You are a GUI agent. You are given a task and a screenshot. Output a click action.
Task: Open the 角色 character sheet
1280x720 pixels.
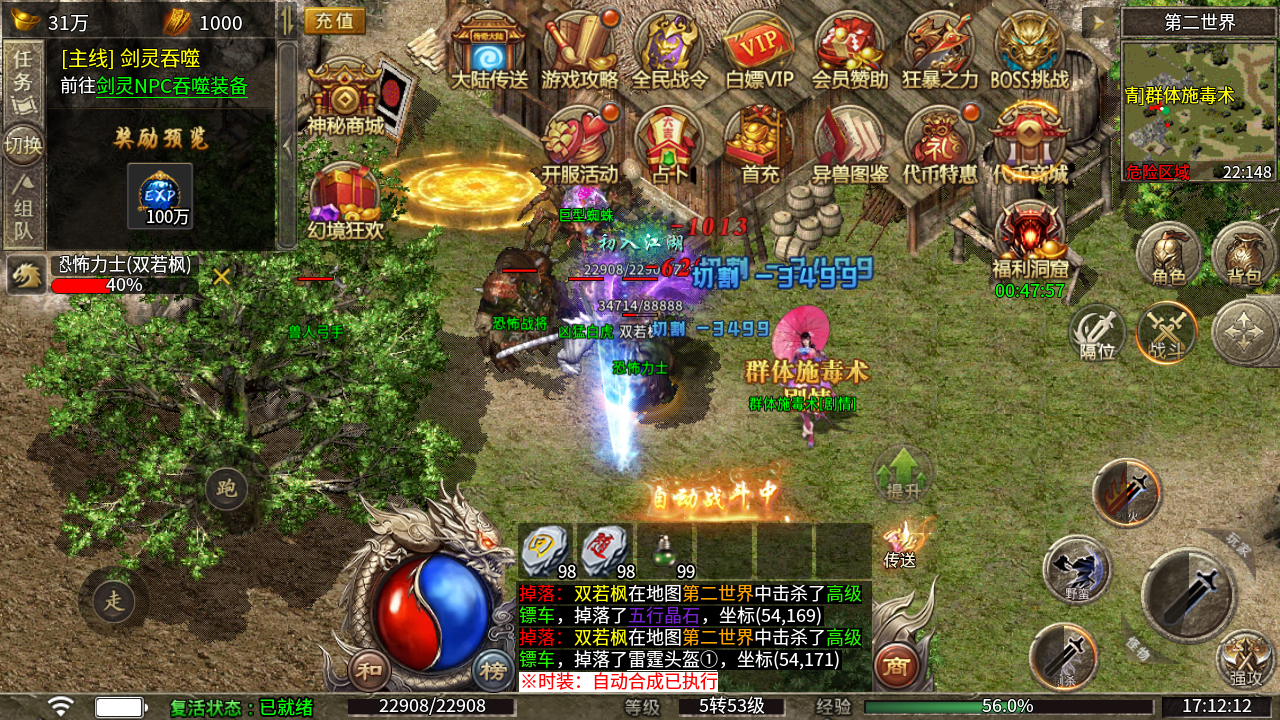coord(1168,254)
